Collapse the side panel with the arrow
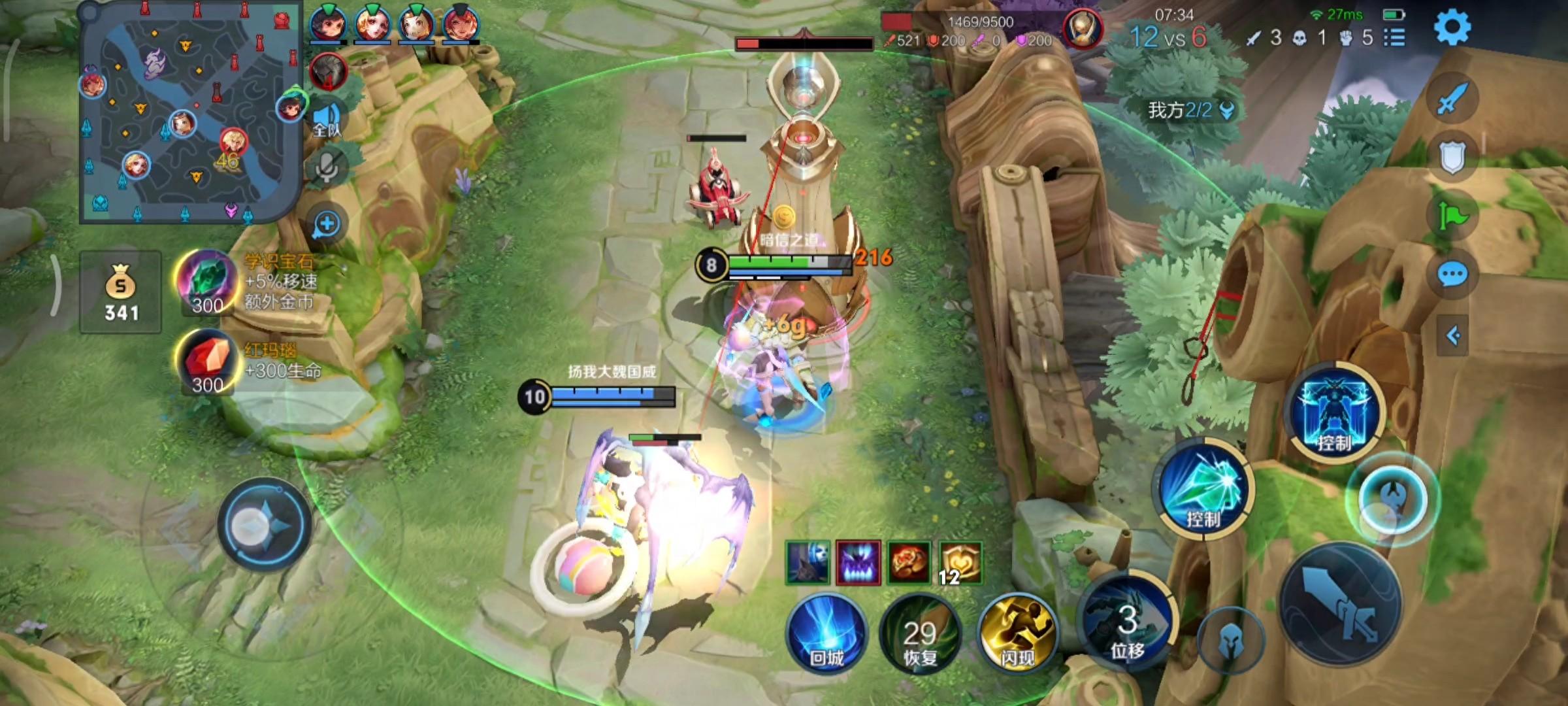Screen dimensions: 1568x706 [x=1453, y=336]
